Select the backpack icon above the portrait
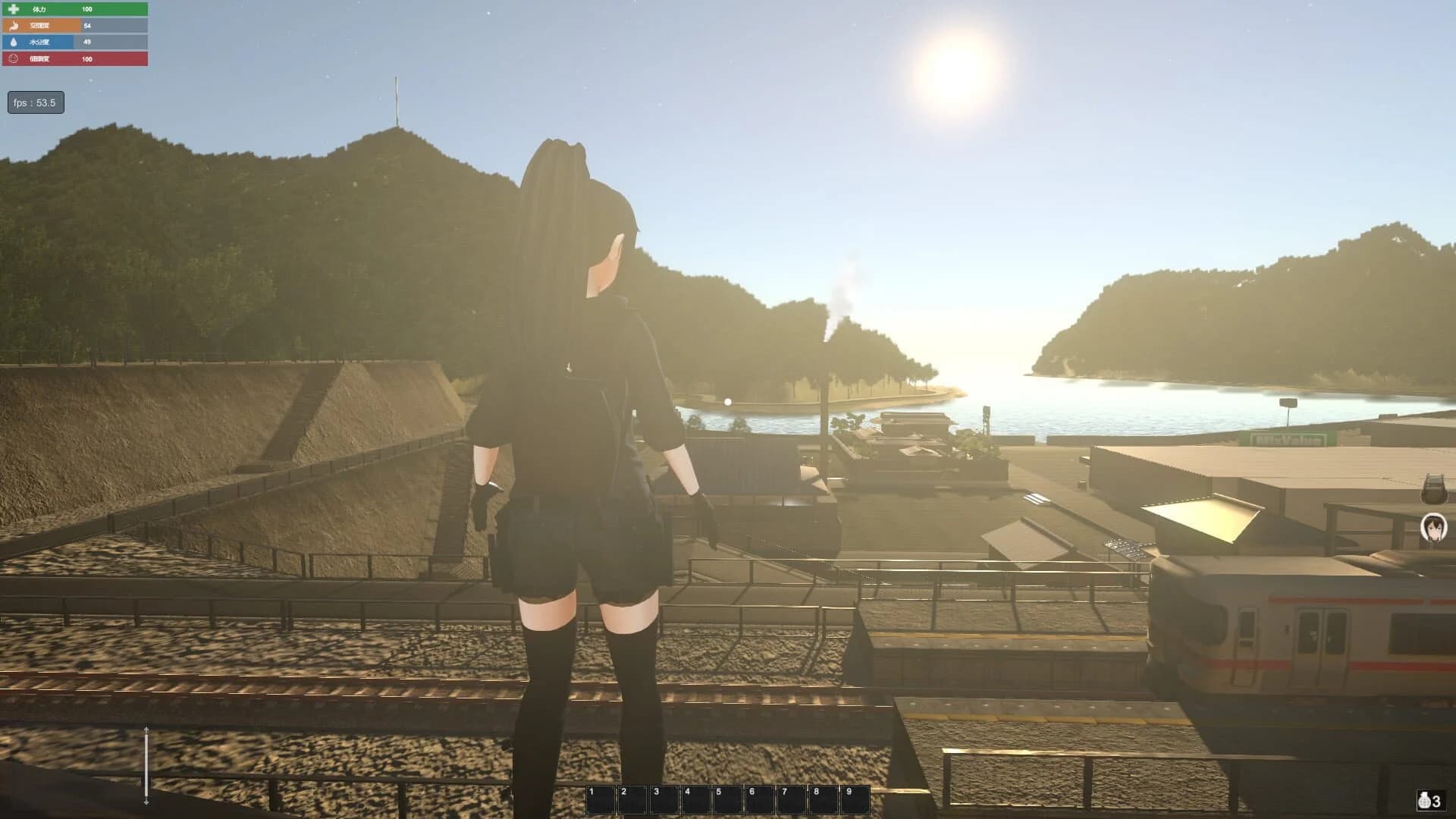 [x=1433, y=488]
